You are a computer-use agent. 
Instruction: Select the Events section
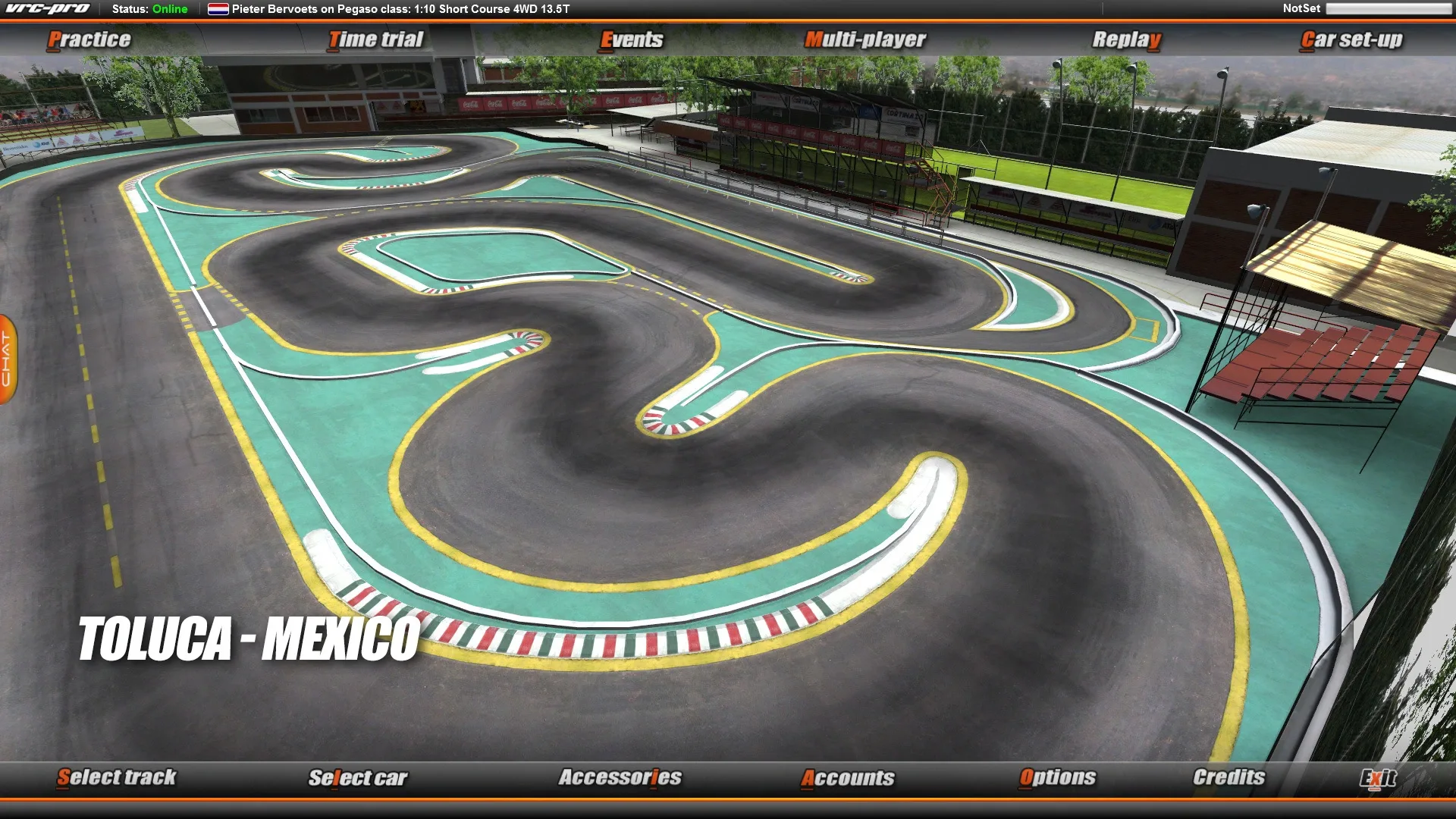632,39
